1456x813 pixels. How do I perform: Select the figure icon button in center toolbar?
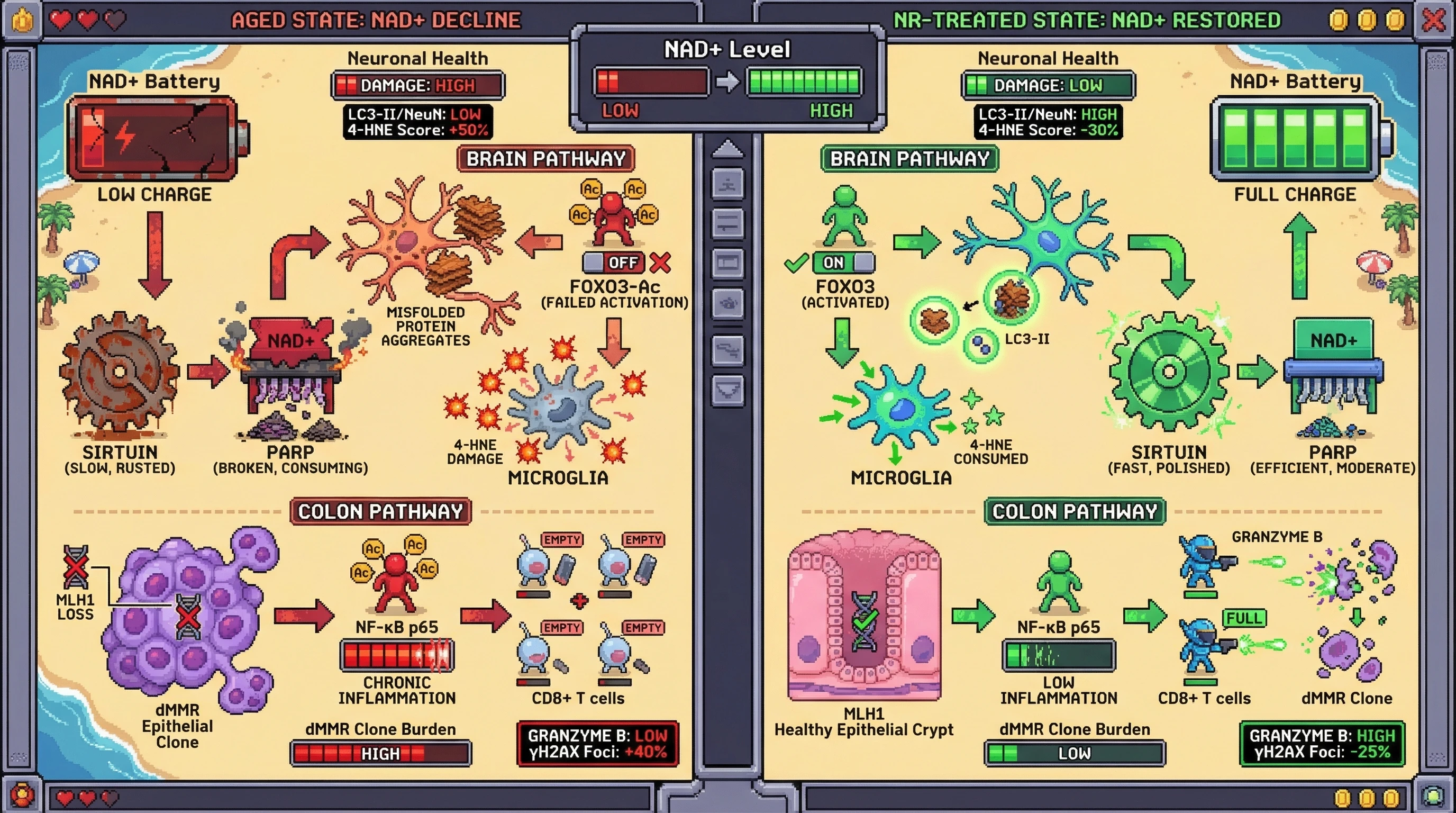click(x=727, y=184)
